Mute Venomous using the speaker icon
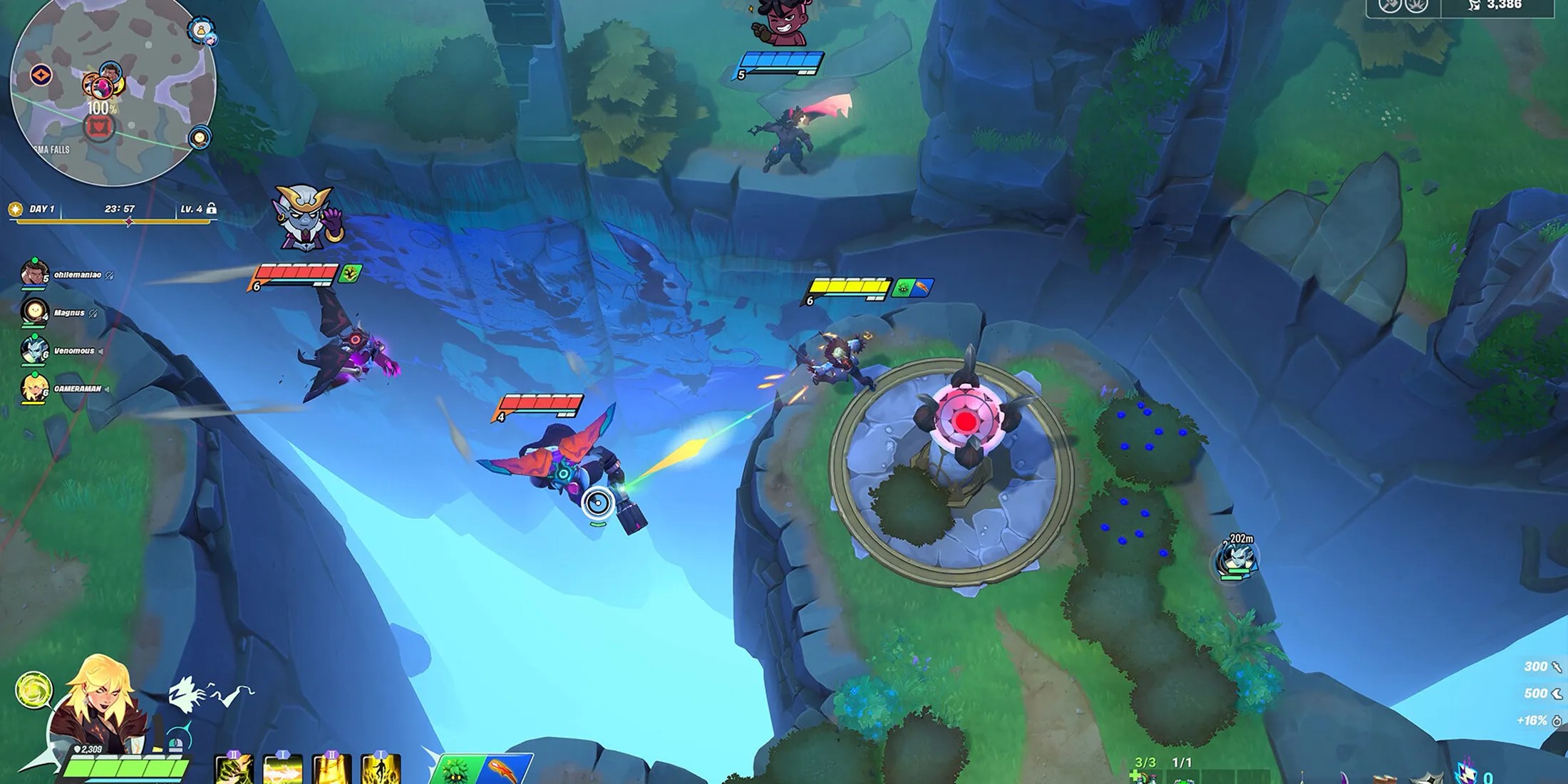This screenshot has height=784, width=1568. [101, 351]
